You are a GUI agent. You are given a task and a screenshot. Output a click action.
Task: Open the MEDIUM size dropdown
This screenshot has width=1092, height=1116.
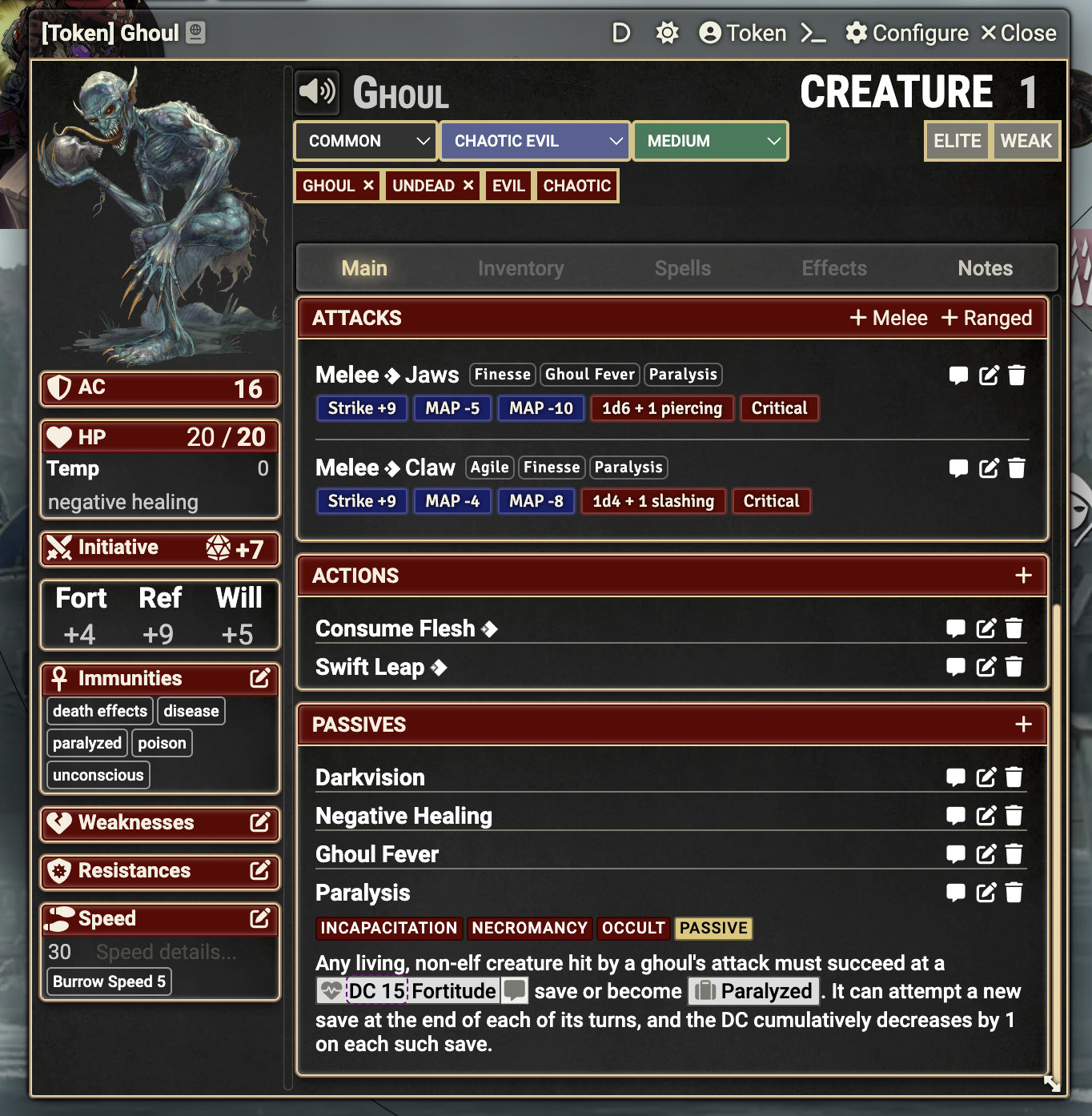coord(709,141)
